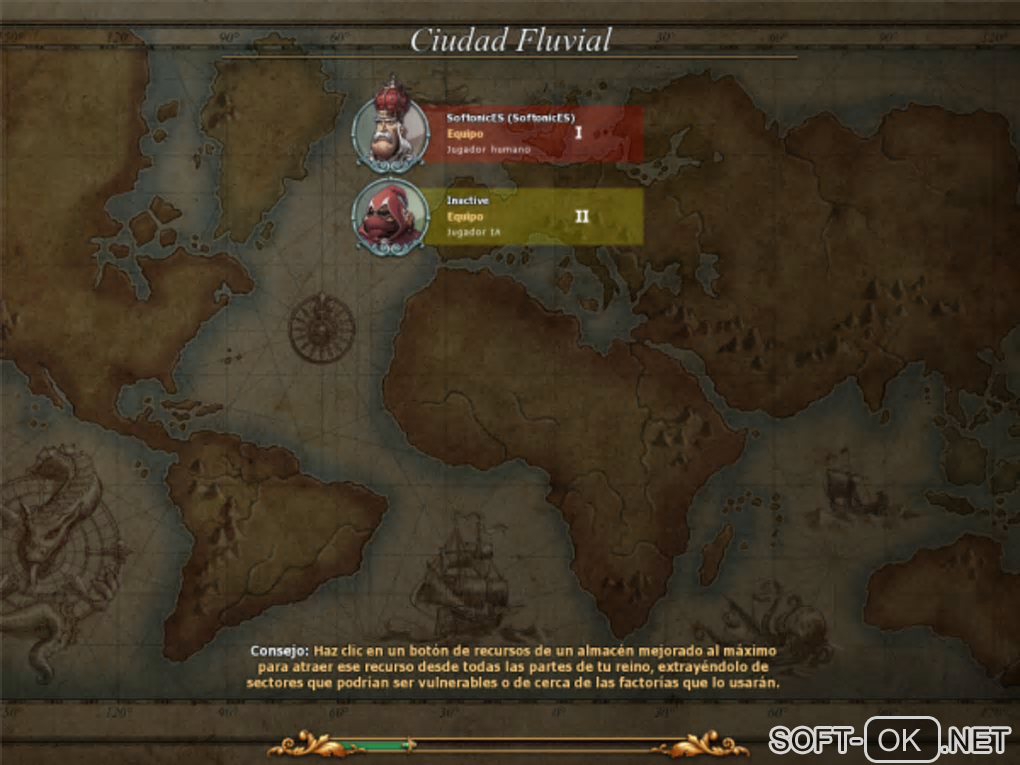Select the Inactive AI player row
1020x765 pixels.
[x=532, y=216]
